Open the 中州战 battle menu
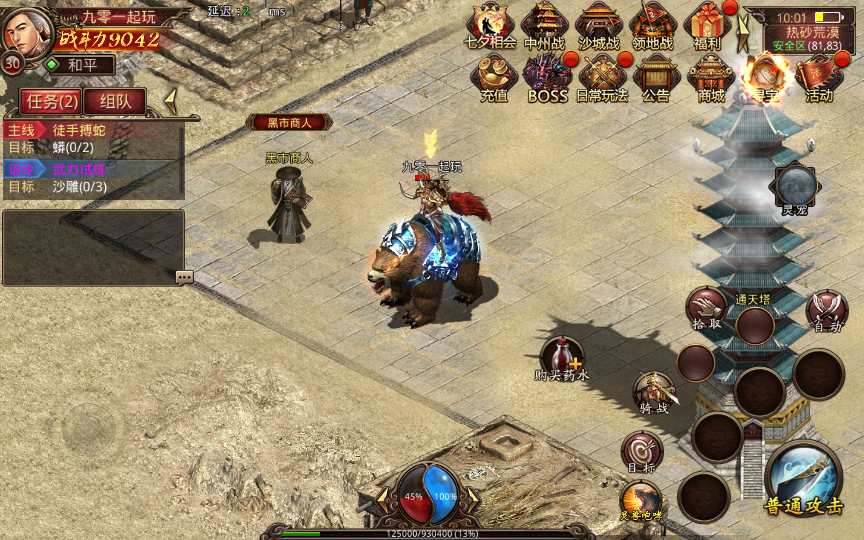The image size is (864, 540). [x=545, y=24]
